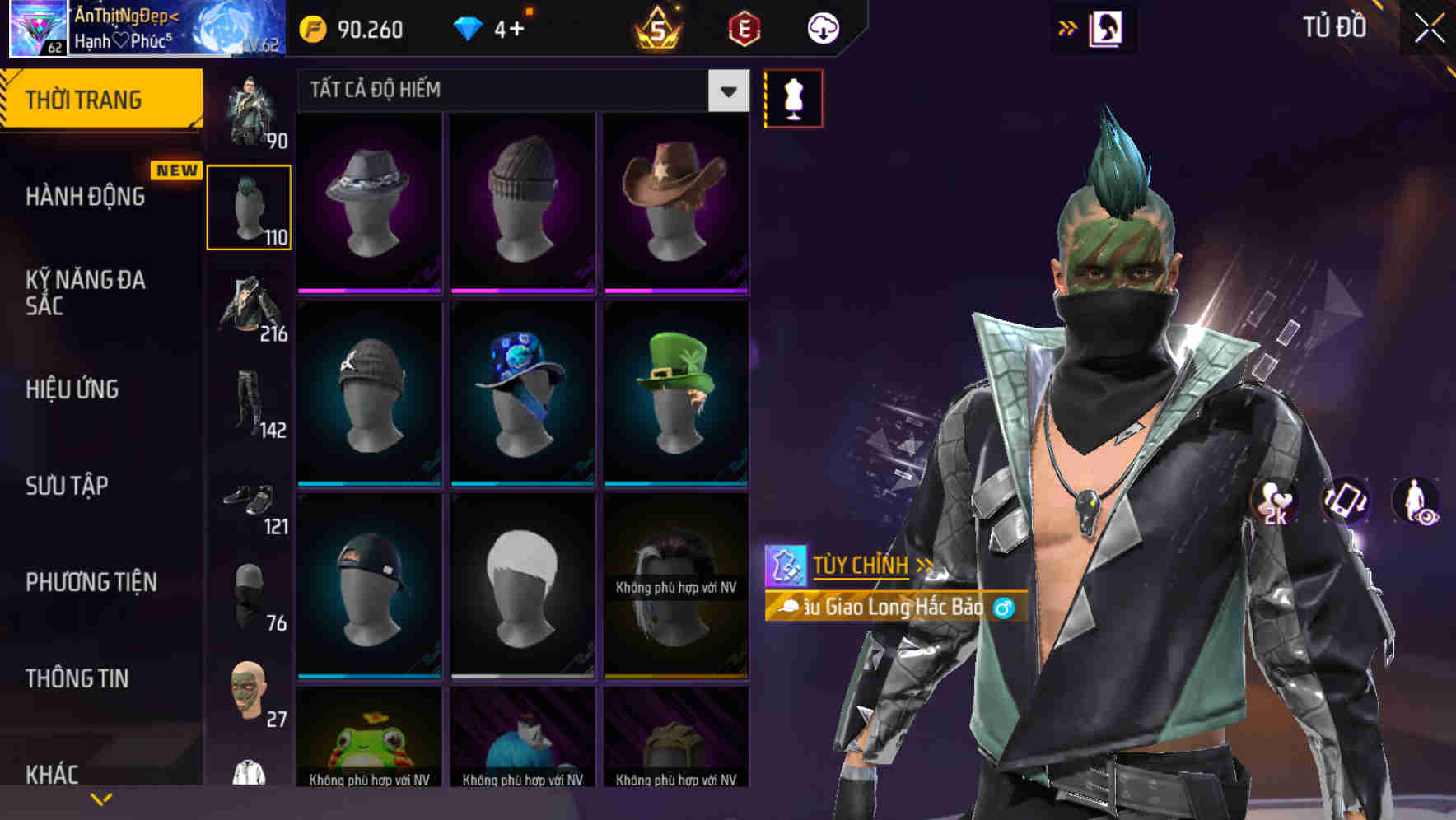Switch to the HÀNH ĐỘNG tab
1456x820 pixels.
click(86, 196)
